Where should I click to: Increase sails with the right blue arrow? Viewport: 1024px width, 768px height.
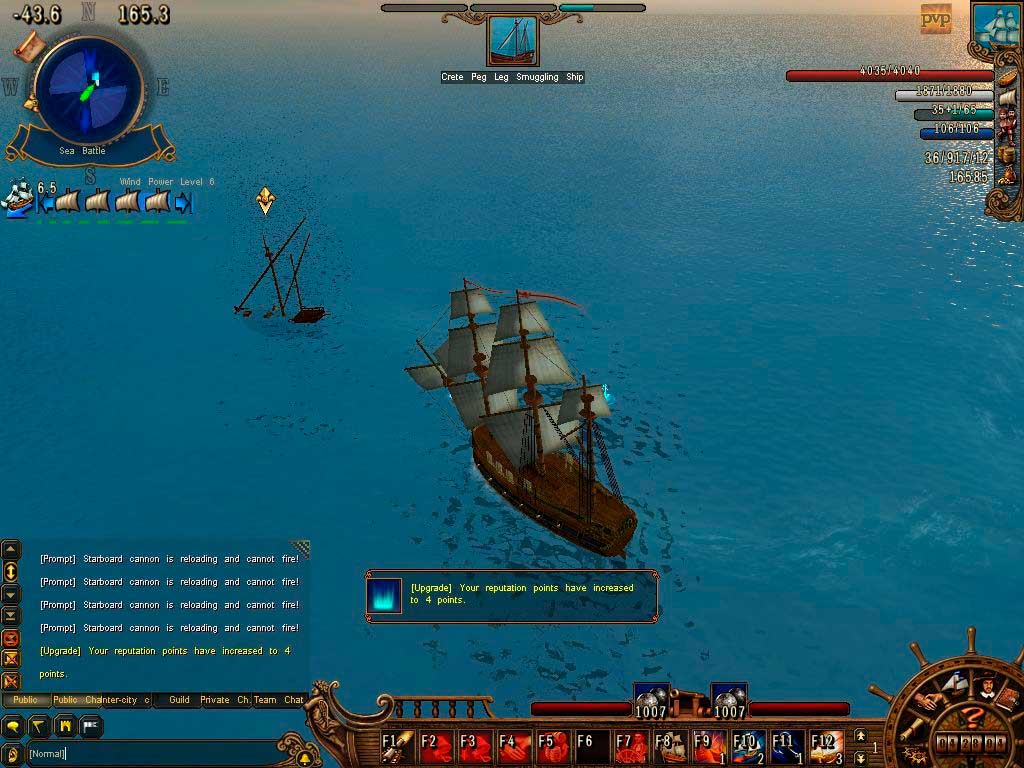coord(182,203)
